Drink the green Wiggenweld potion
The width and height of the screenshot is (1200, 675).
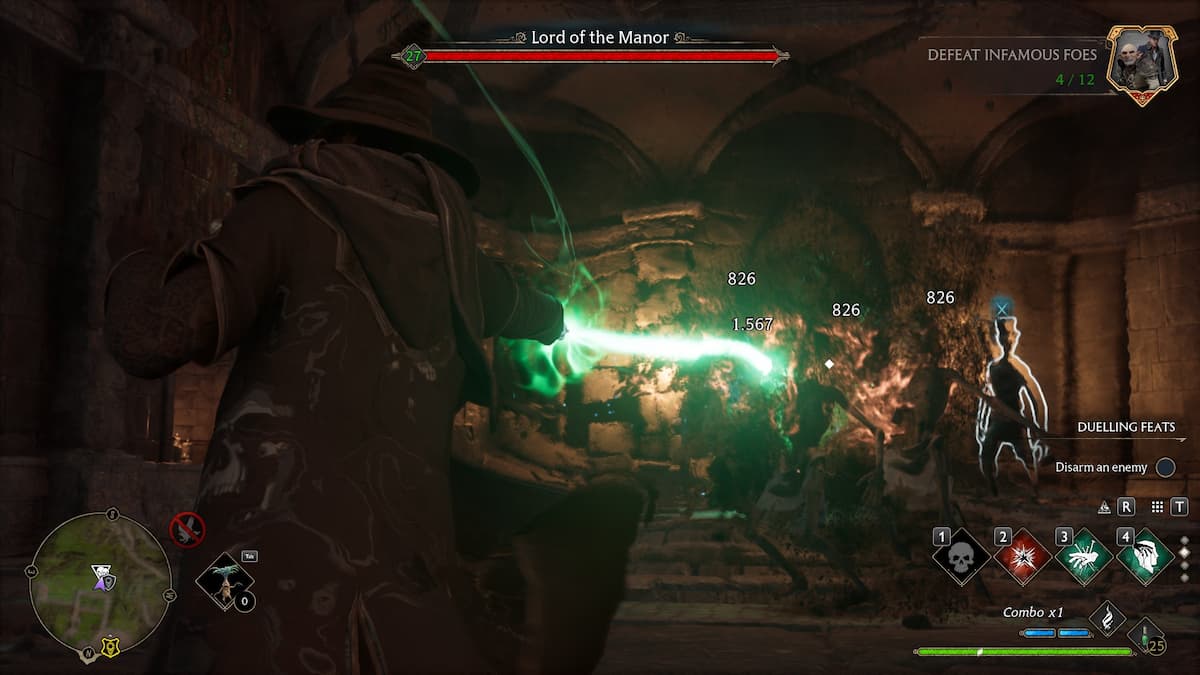coord(1145,636)
